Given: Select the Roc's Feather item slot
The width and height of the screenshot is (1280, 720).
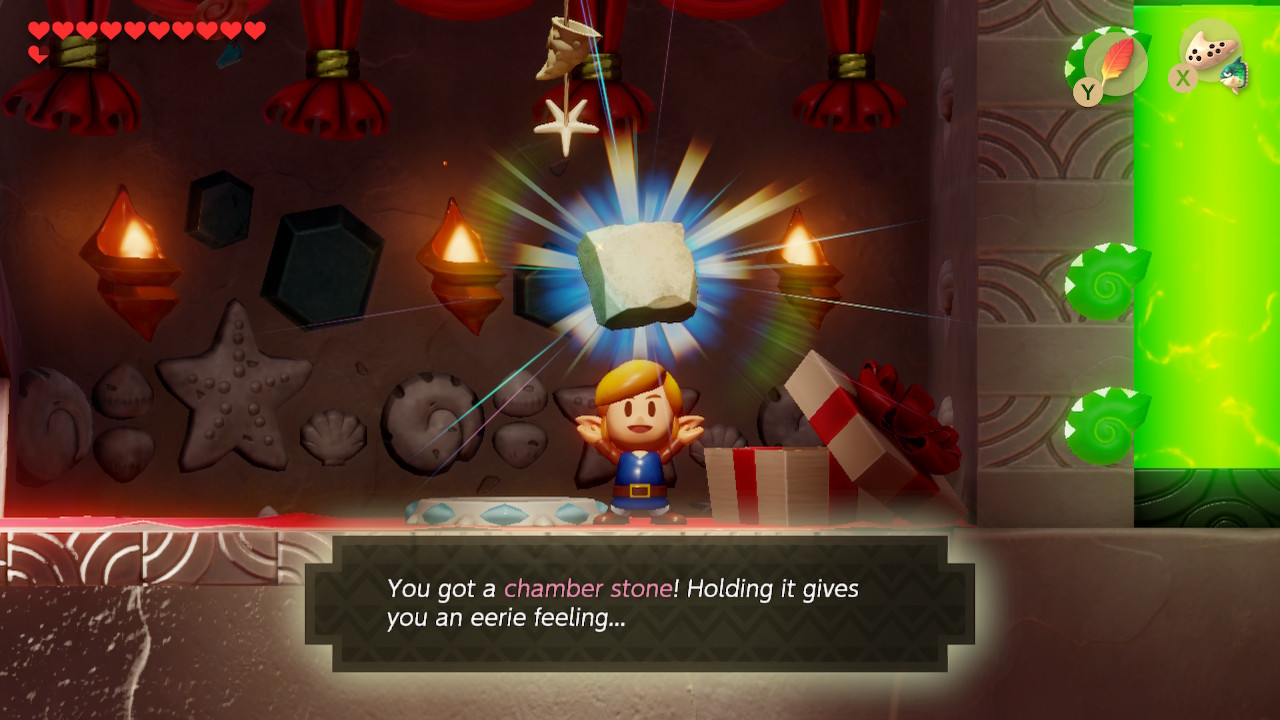Looking at the screenshot, I should click(x=1115, y=64).
